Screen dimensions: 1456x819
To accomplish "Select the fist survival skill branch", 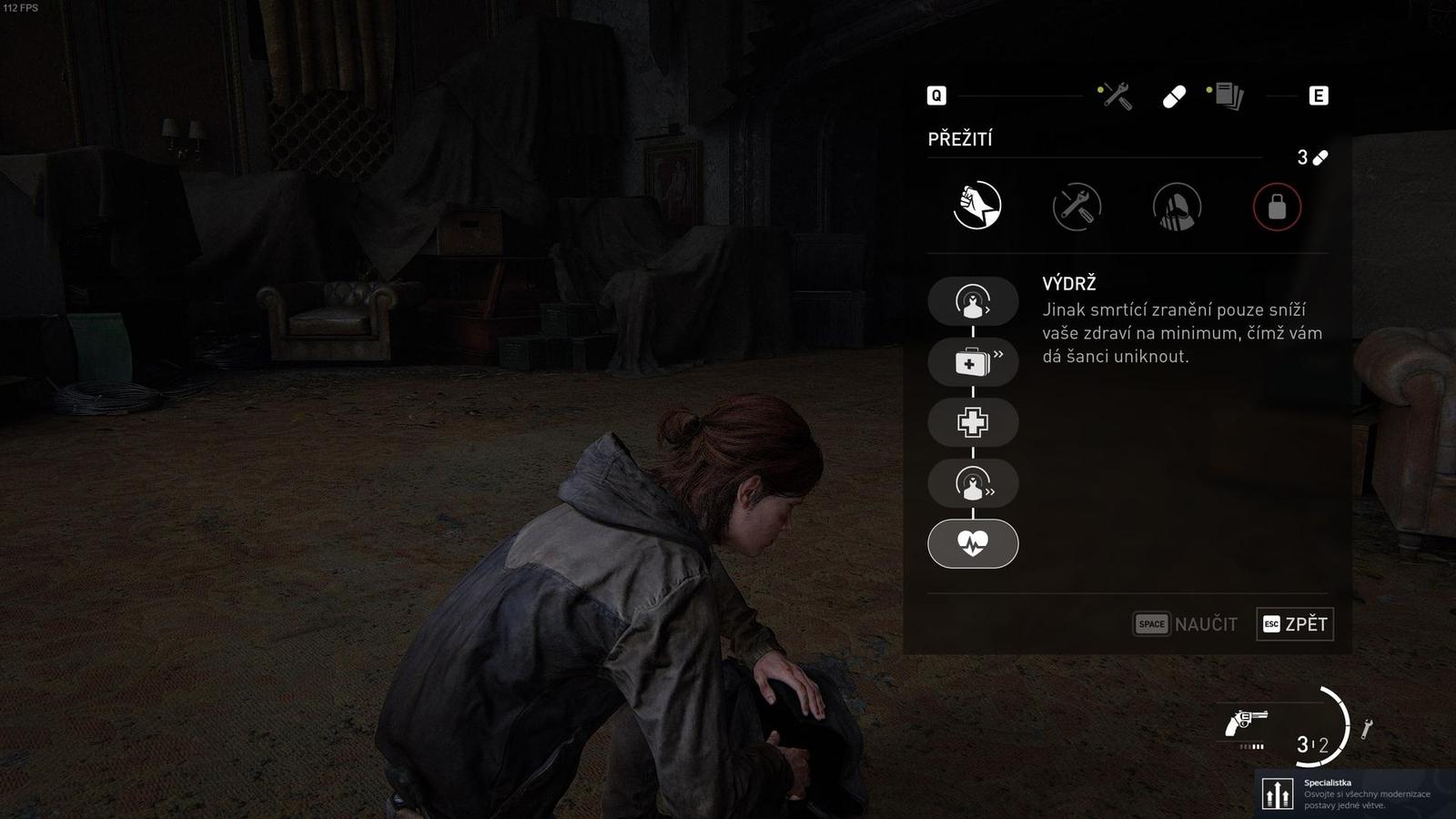I will 977,206.
